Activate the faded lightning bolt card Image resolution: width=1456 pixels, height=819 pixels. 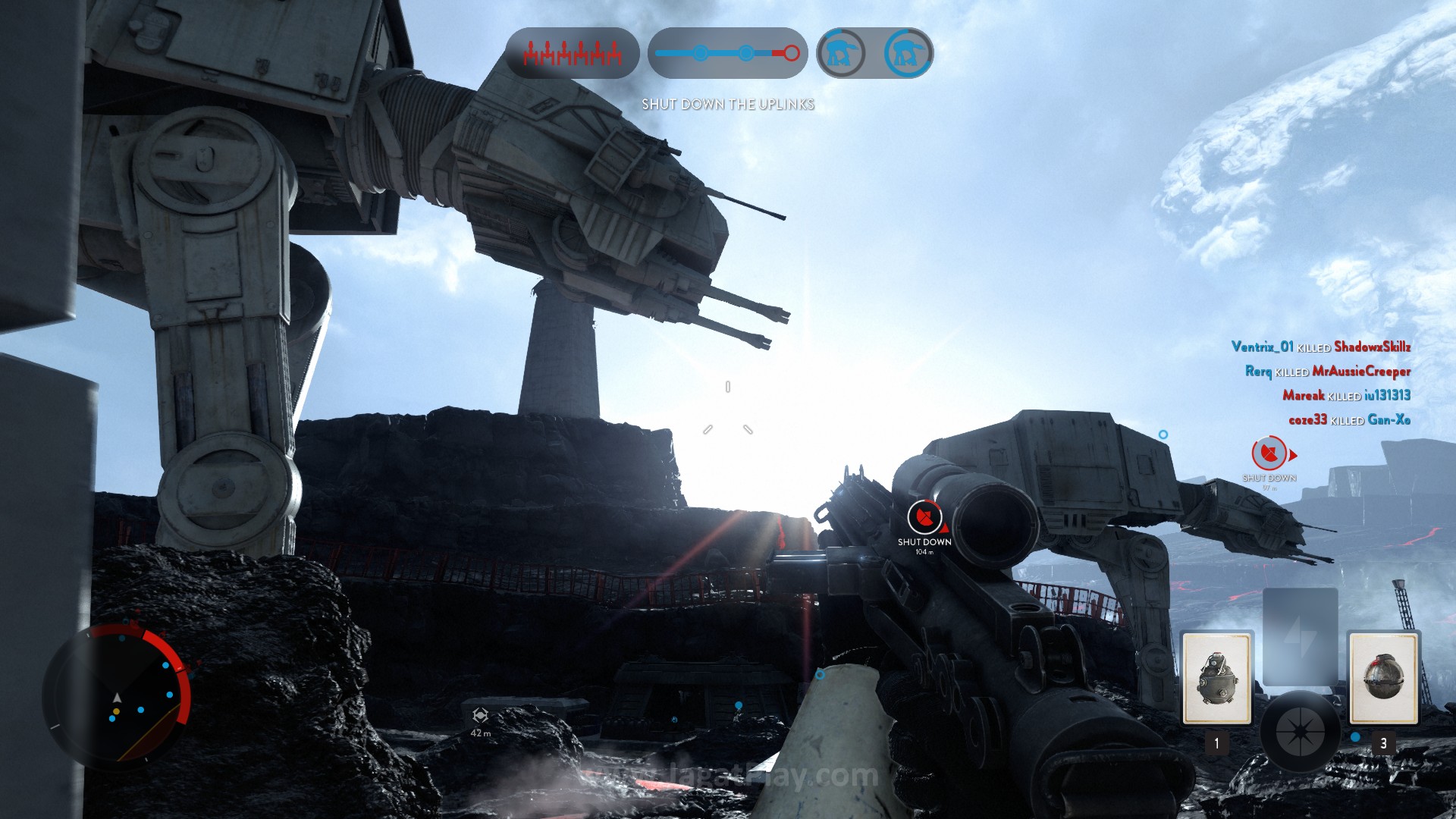[x=1300, y=635]
